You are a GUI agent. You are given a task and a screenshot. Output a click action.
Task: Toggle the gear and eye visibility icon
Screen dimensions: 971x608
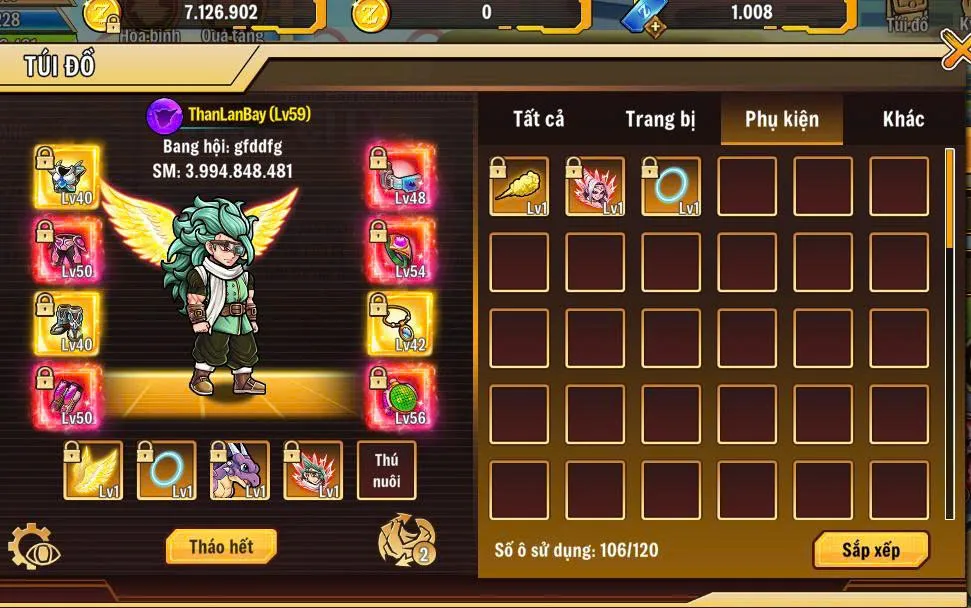[34, 548]
